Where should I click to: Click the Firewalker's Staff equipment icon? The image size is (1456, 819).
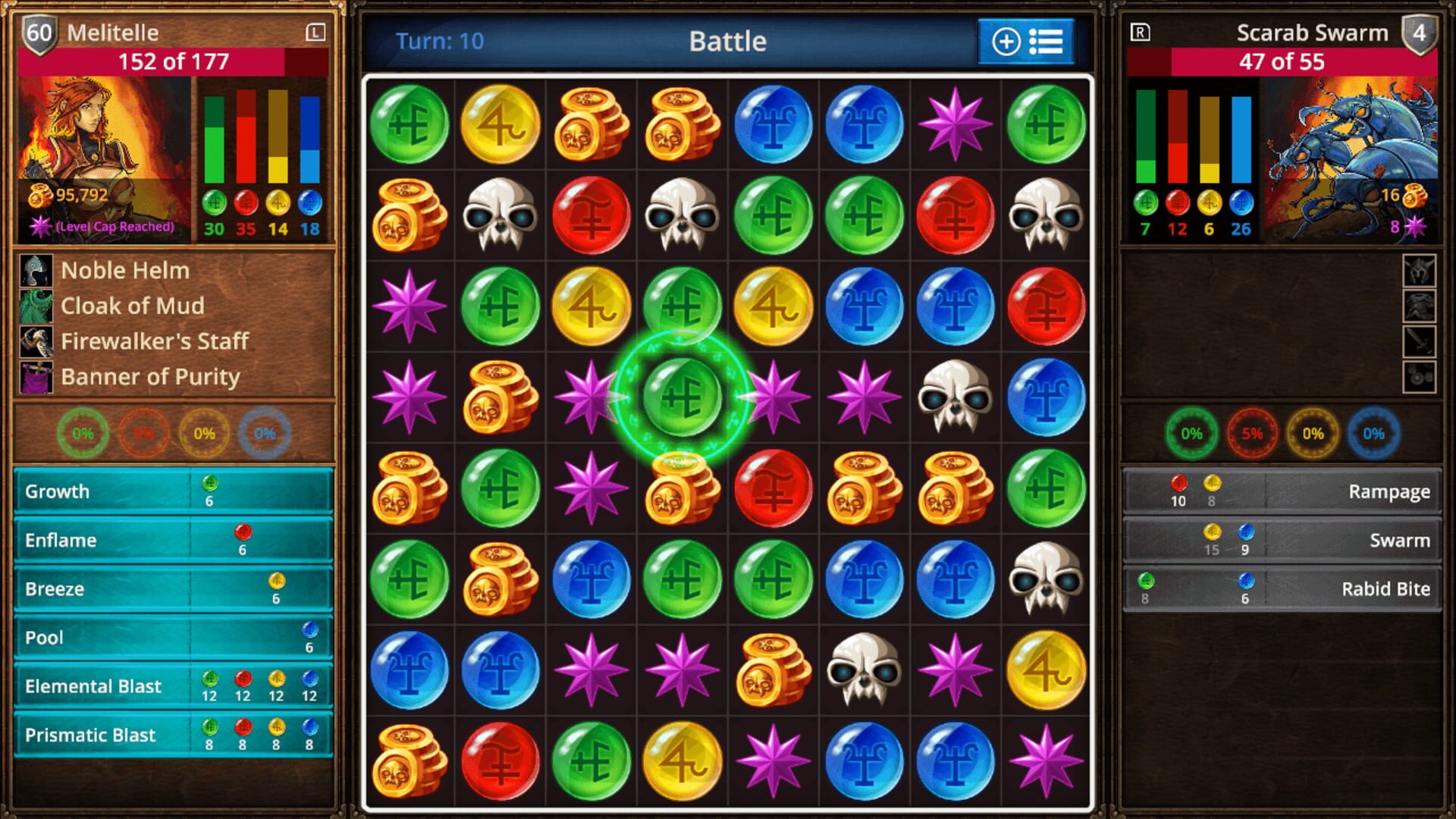point(34,341)
